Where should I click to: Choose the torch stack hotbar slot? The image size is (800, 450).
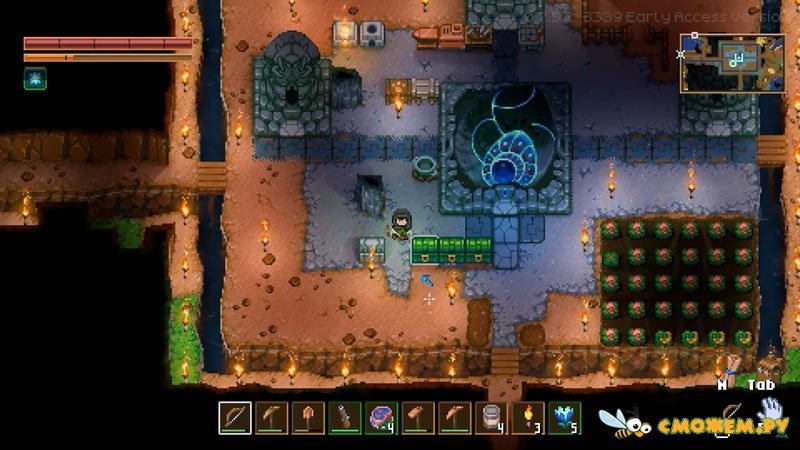pos(529,415)
